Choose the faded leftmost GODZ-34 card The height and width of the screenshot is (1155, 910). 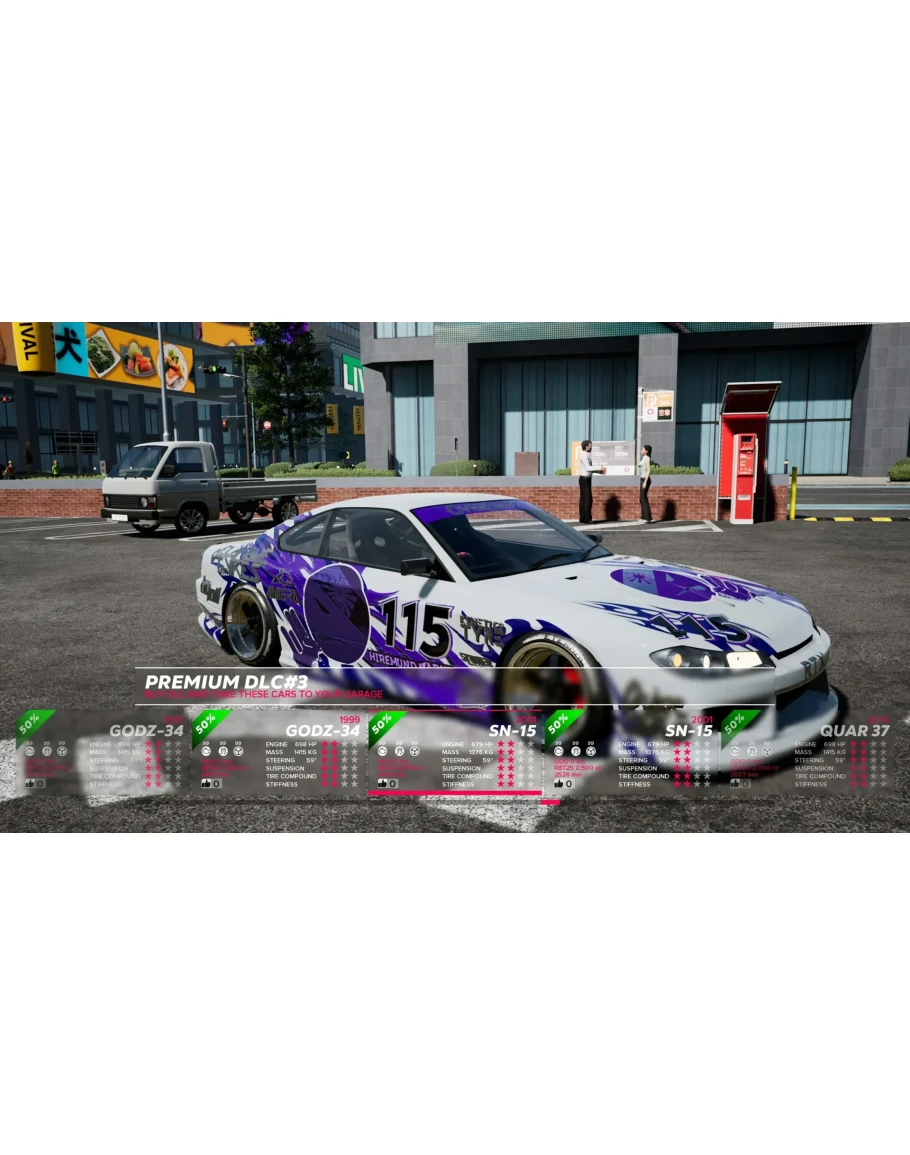tap(102, 752)
